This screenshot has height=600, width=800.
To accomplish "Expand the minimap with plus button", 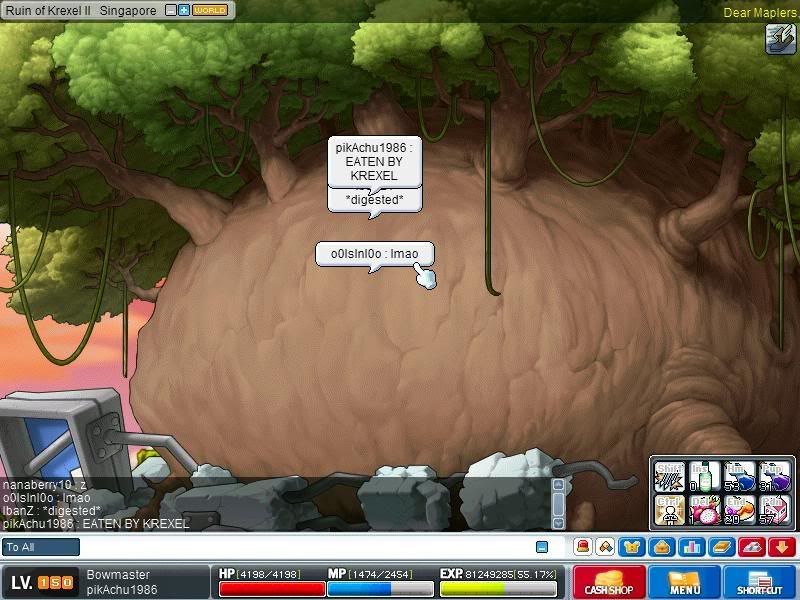I will point(184,10).
